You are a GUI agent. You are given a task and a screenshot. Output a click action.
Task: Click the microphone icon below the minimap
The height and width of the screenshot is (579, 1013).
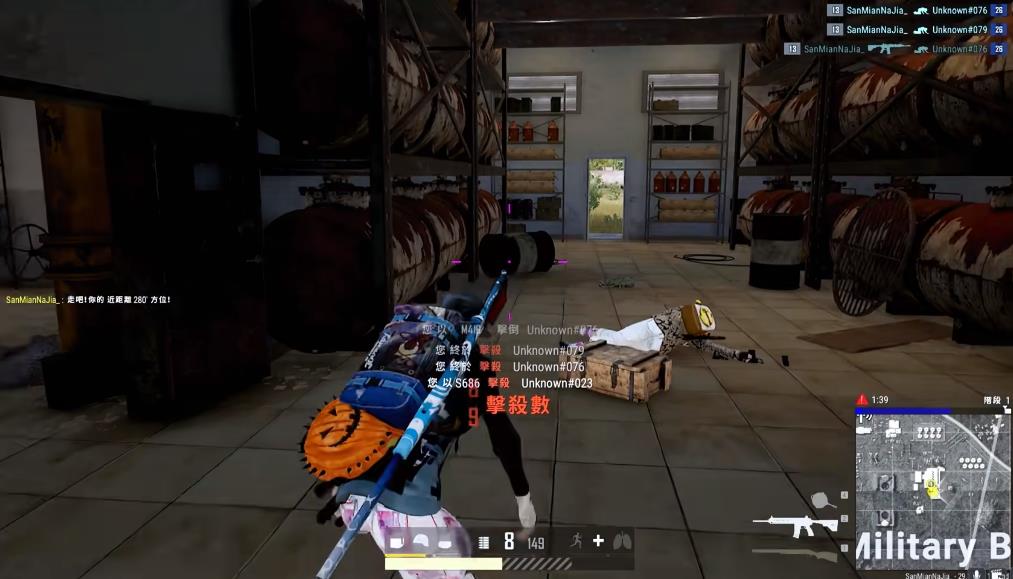tap(975, 575)
